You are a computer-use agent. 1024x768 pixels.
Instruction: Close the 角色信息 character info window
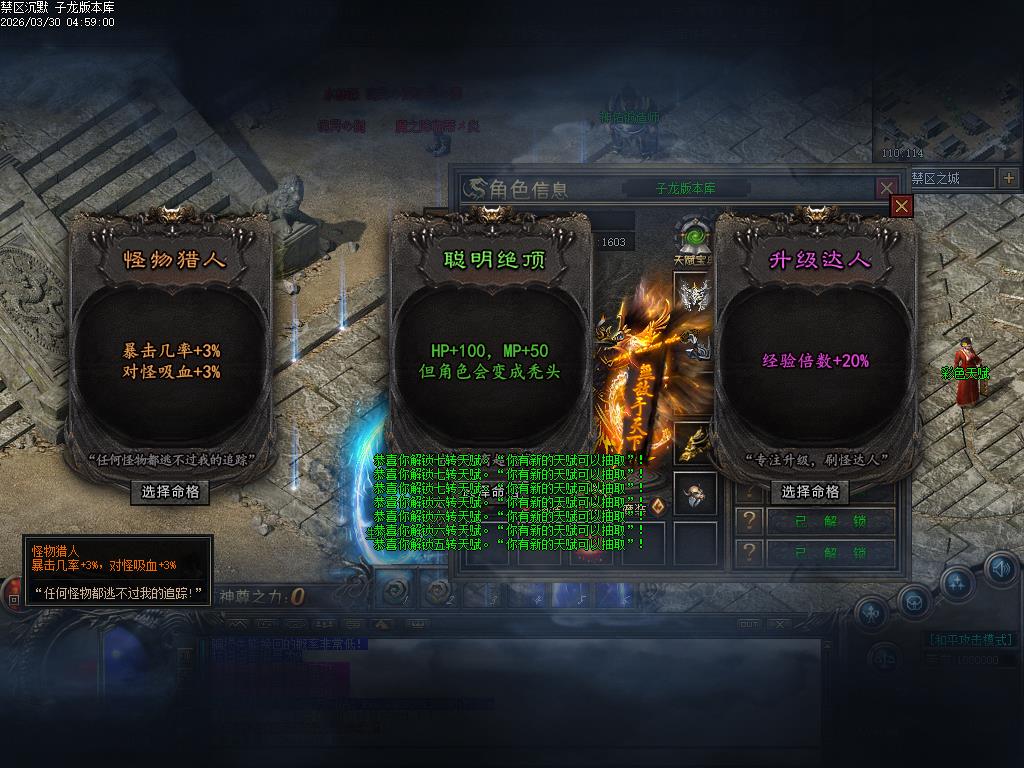pyautogui.click(x=886, y=188)
